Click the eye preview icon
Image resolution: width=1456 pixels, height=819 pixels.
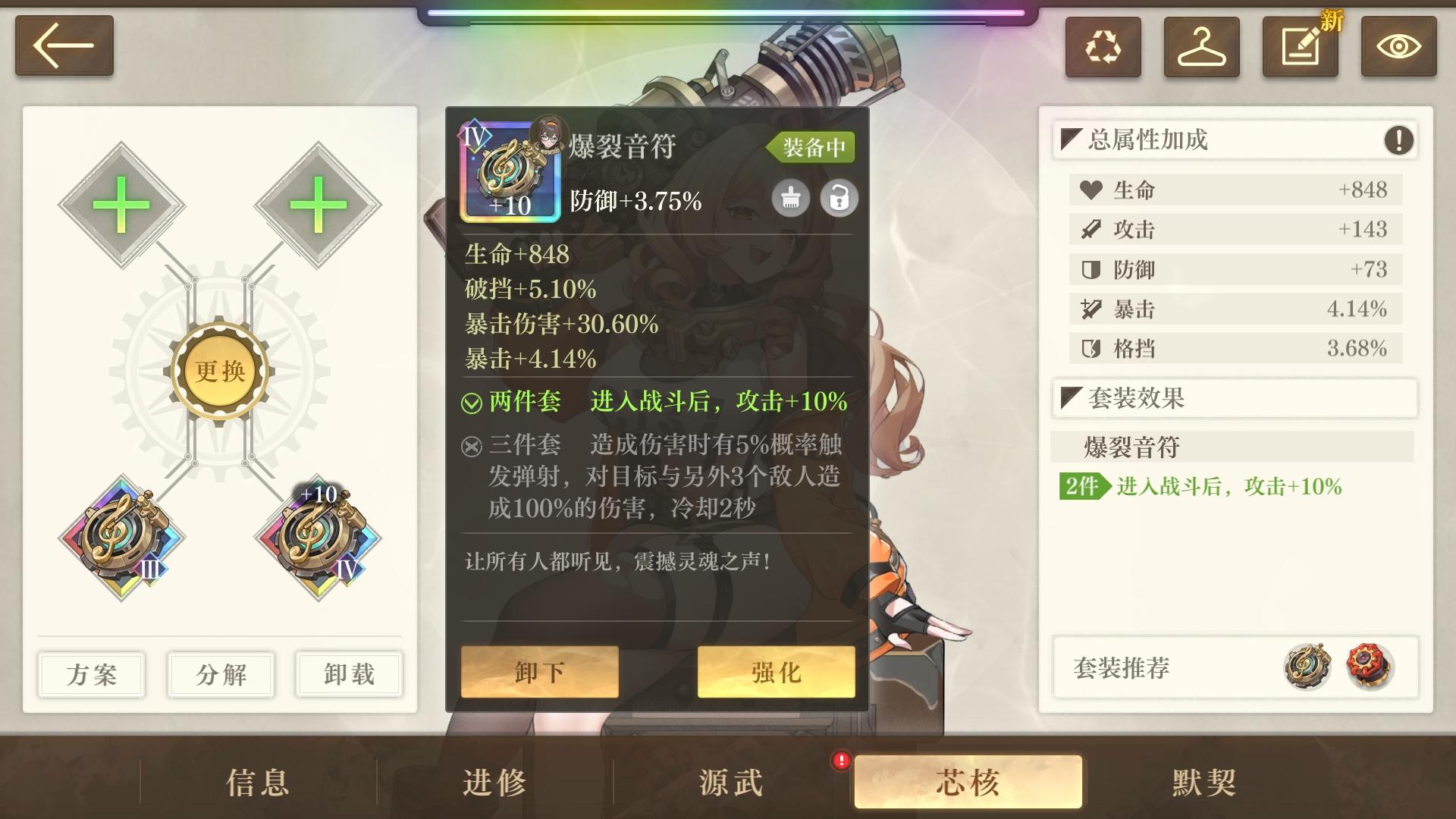click(x=1399, y=47)
